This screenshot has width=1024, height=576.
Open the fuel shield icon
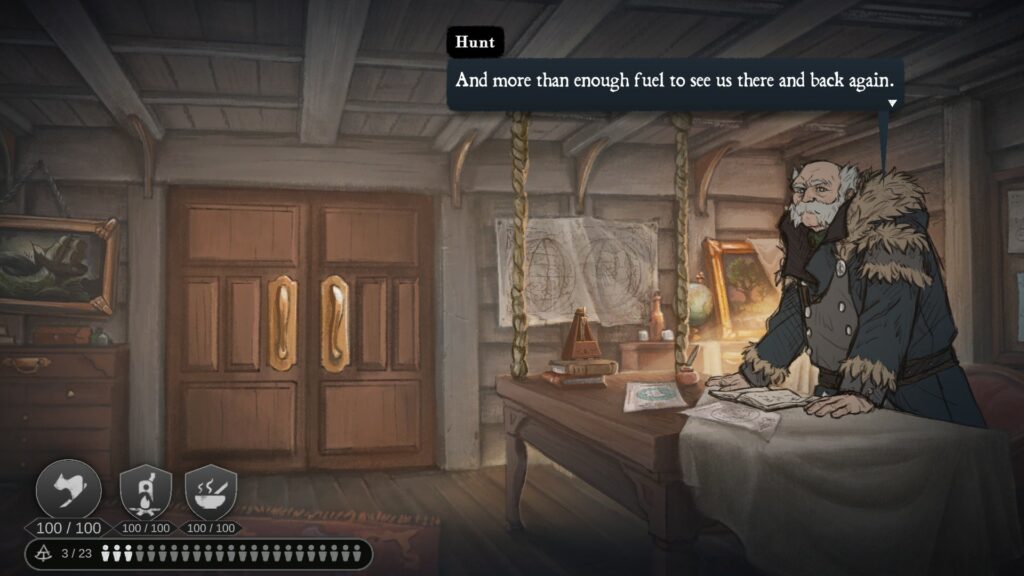tap(145, 491)
